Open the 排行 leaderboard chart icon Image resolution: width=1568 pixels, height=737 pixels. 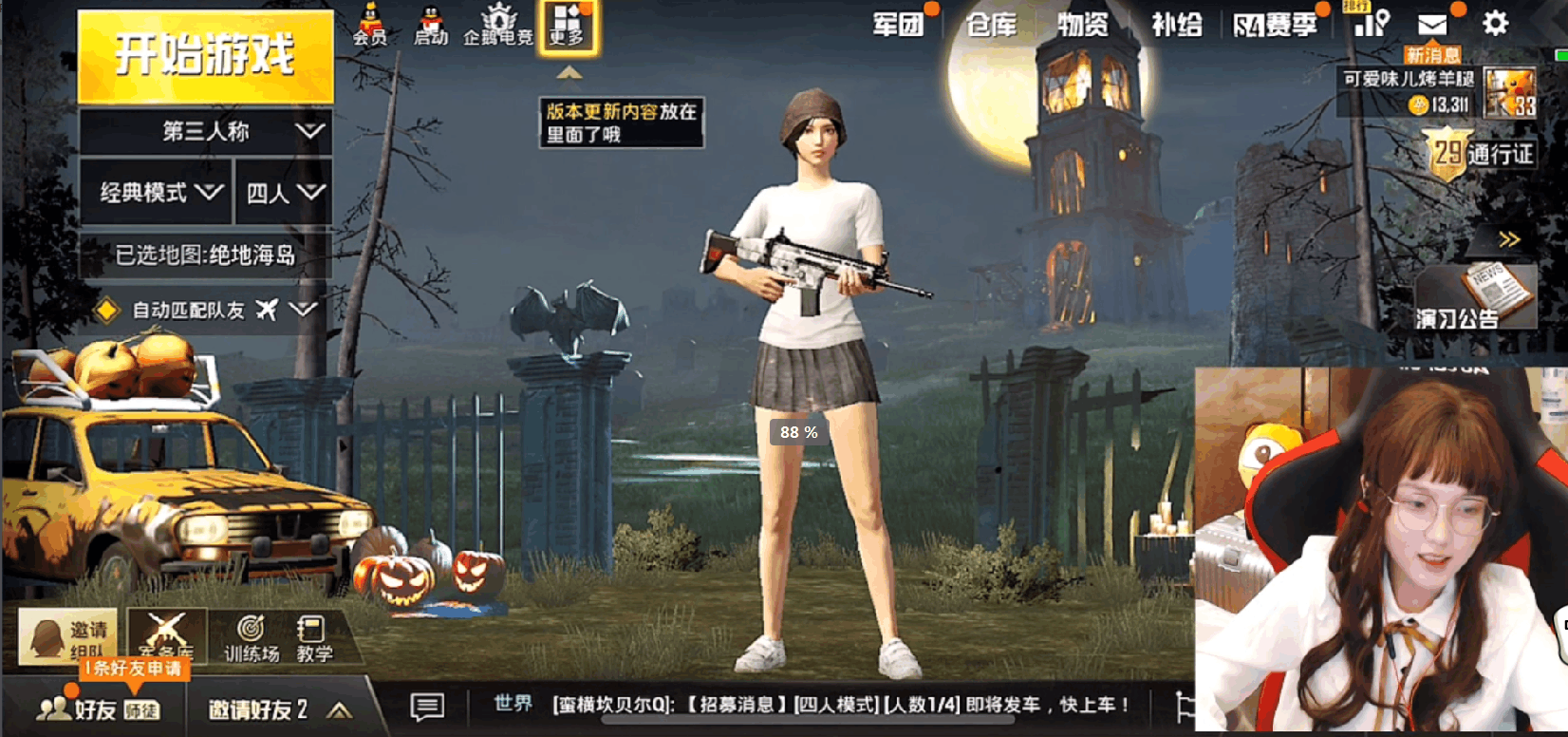(1370, 26)
